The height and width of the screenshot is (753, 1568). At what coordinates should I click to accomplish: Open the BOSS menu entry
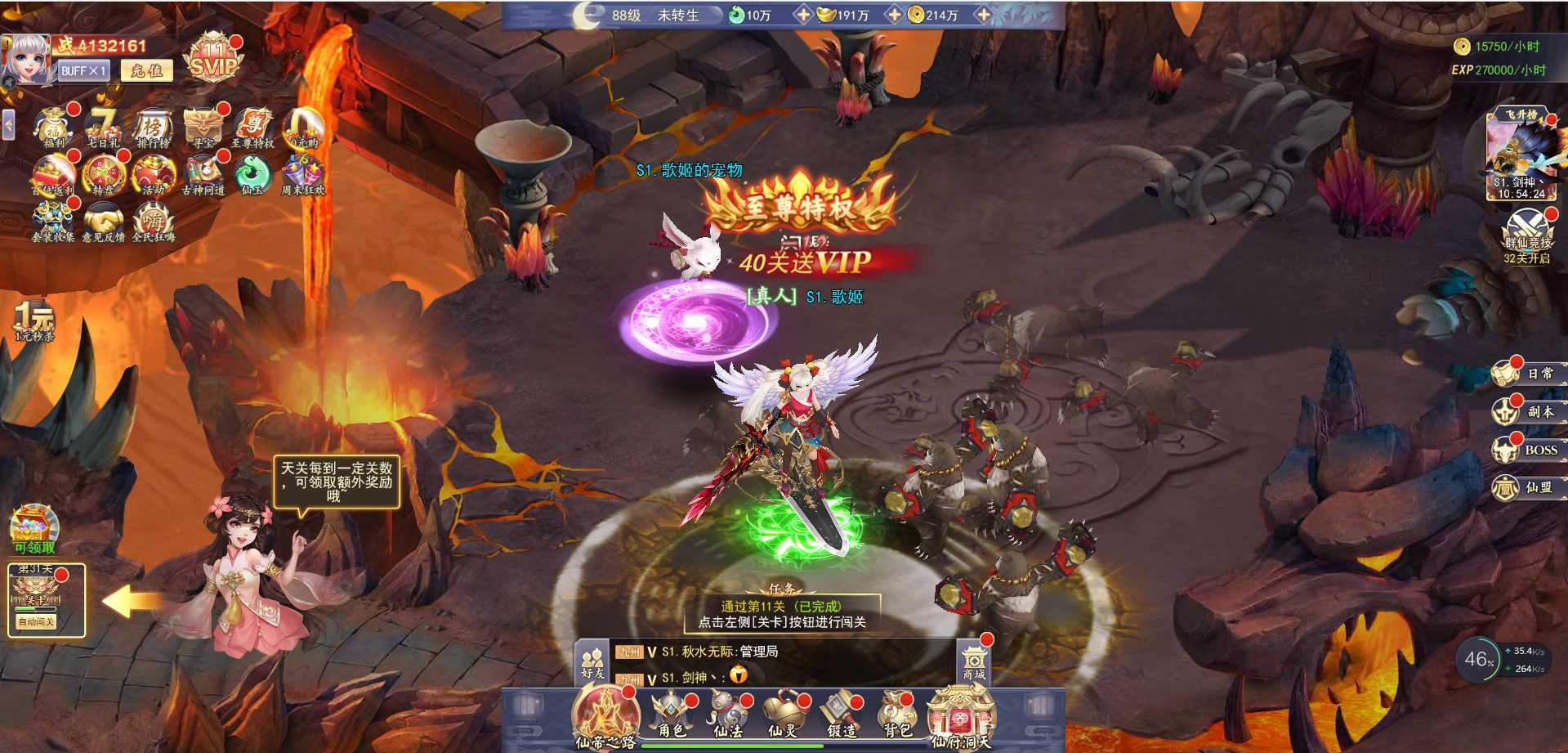[1527, 450]
